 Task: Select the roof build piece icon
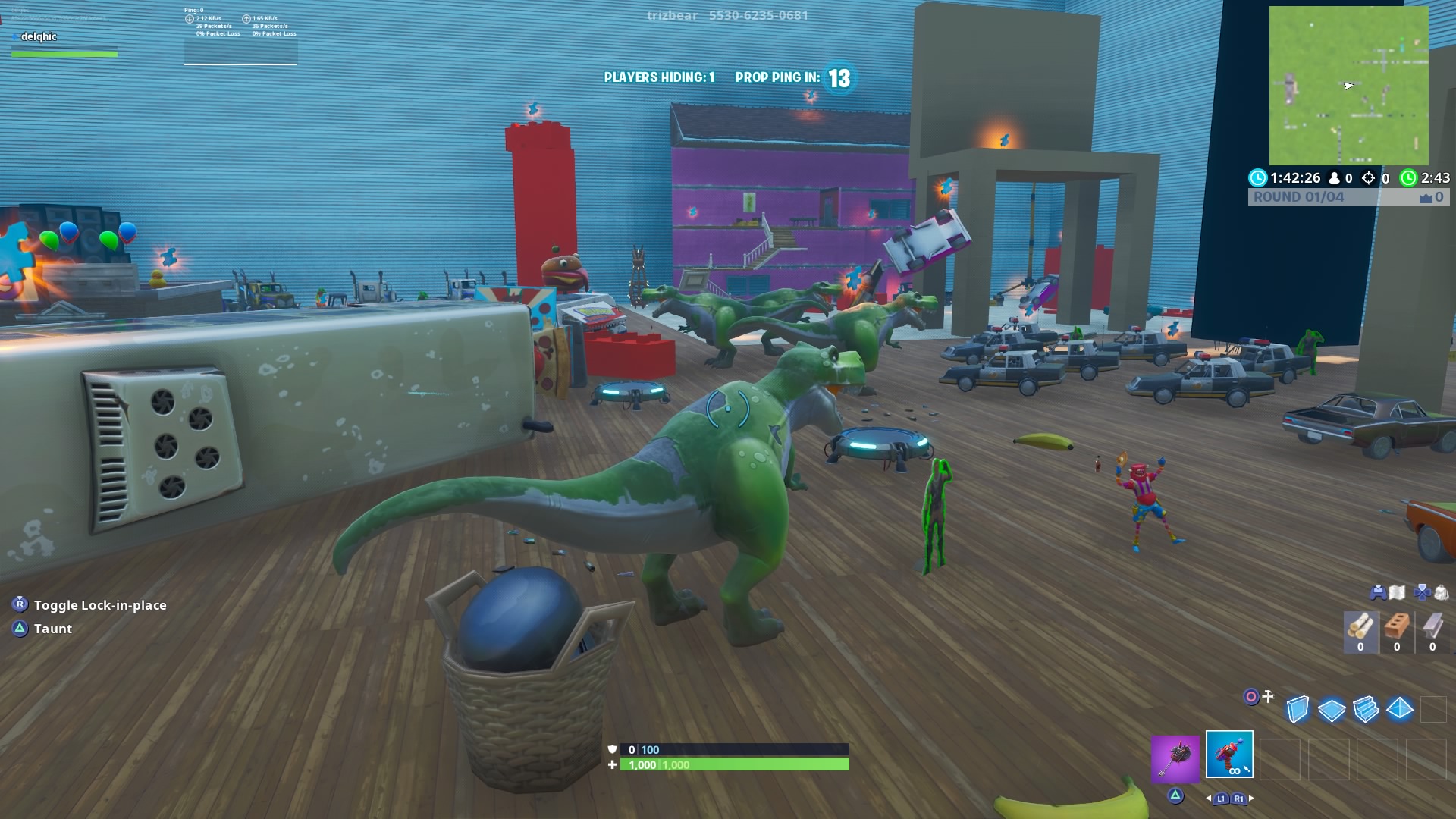1398,708
